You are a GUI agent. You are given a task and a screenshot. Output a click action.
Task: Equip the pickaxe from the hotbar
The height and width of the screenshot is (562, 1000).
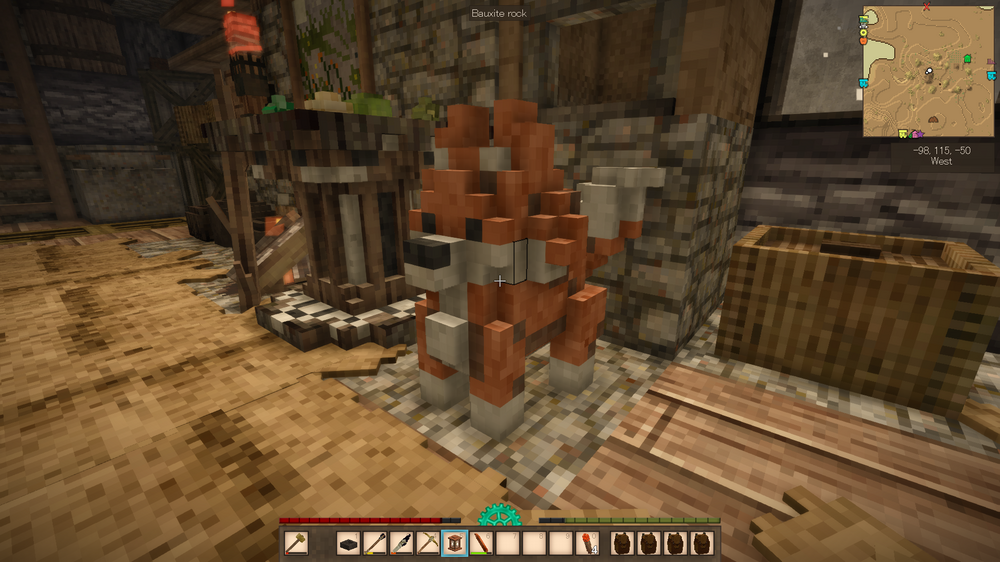(x=428, y=543)
